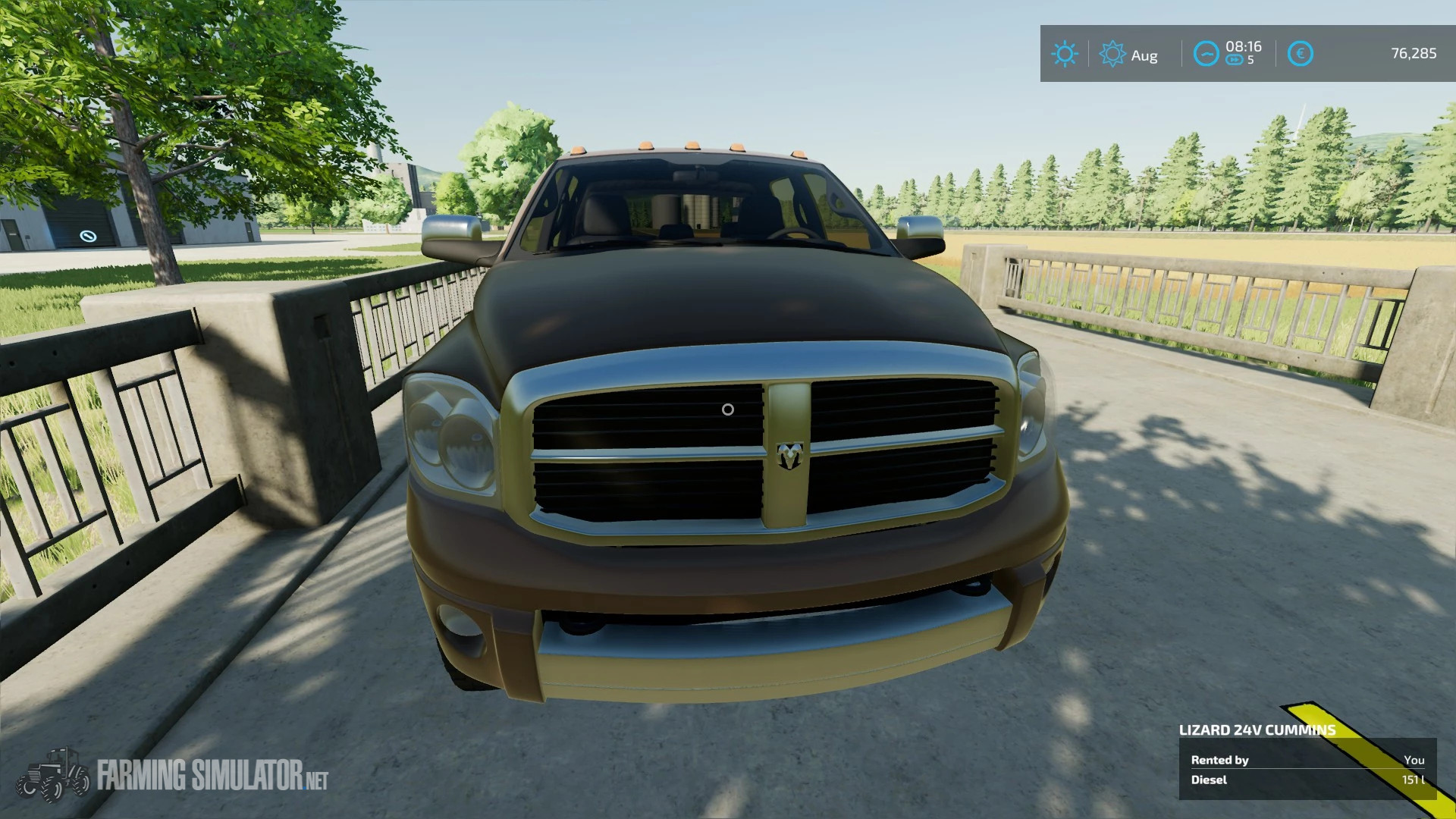Select the Aug month label

[1144, 55]
